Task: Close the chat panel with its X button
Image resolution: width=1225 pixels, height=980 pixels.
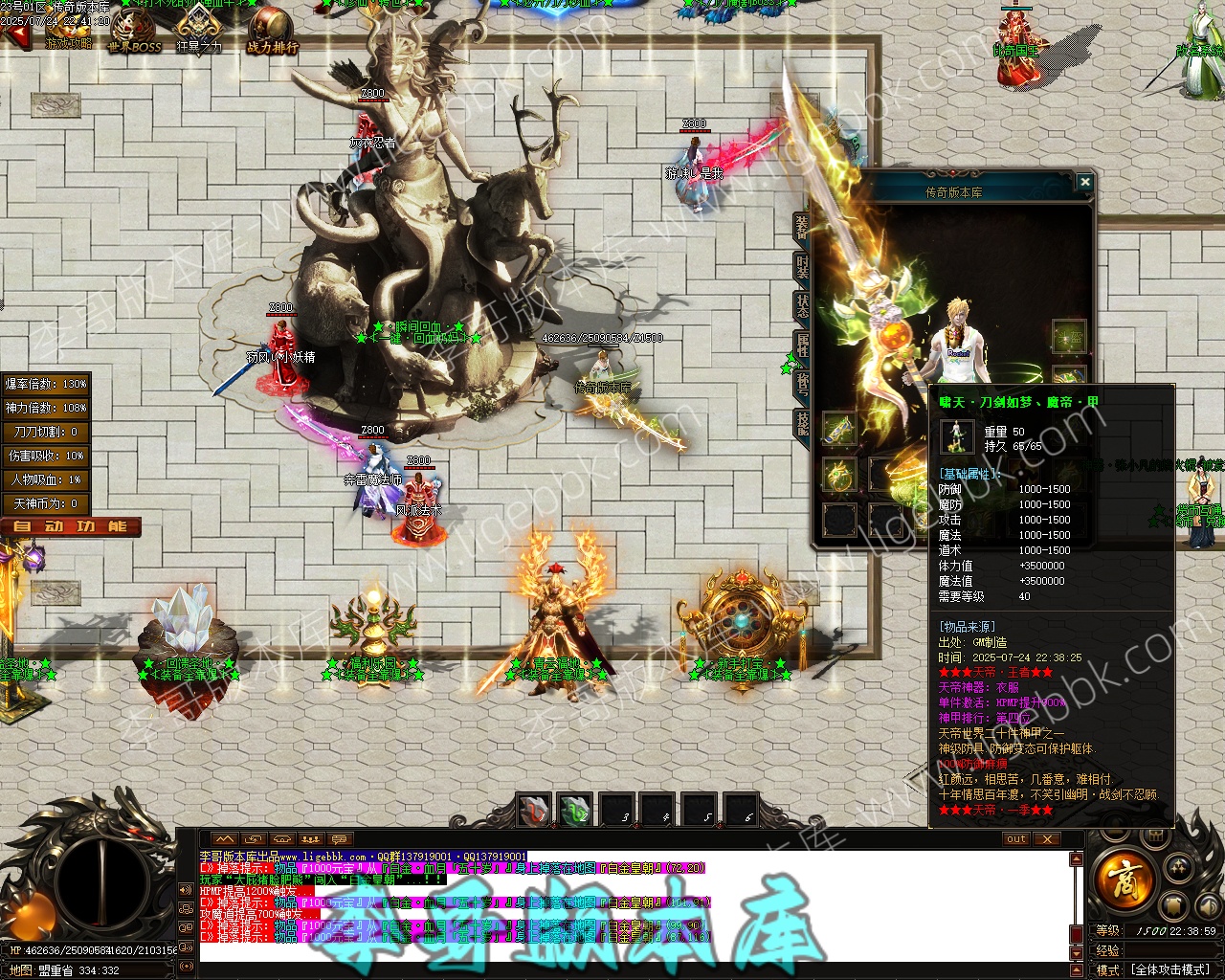Action: pyautogui.click(x=1048, y=839)
